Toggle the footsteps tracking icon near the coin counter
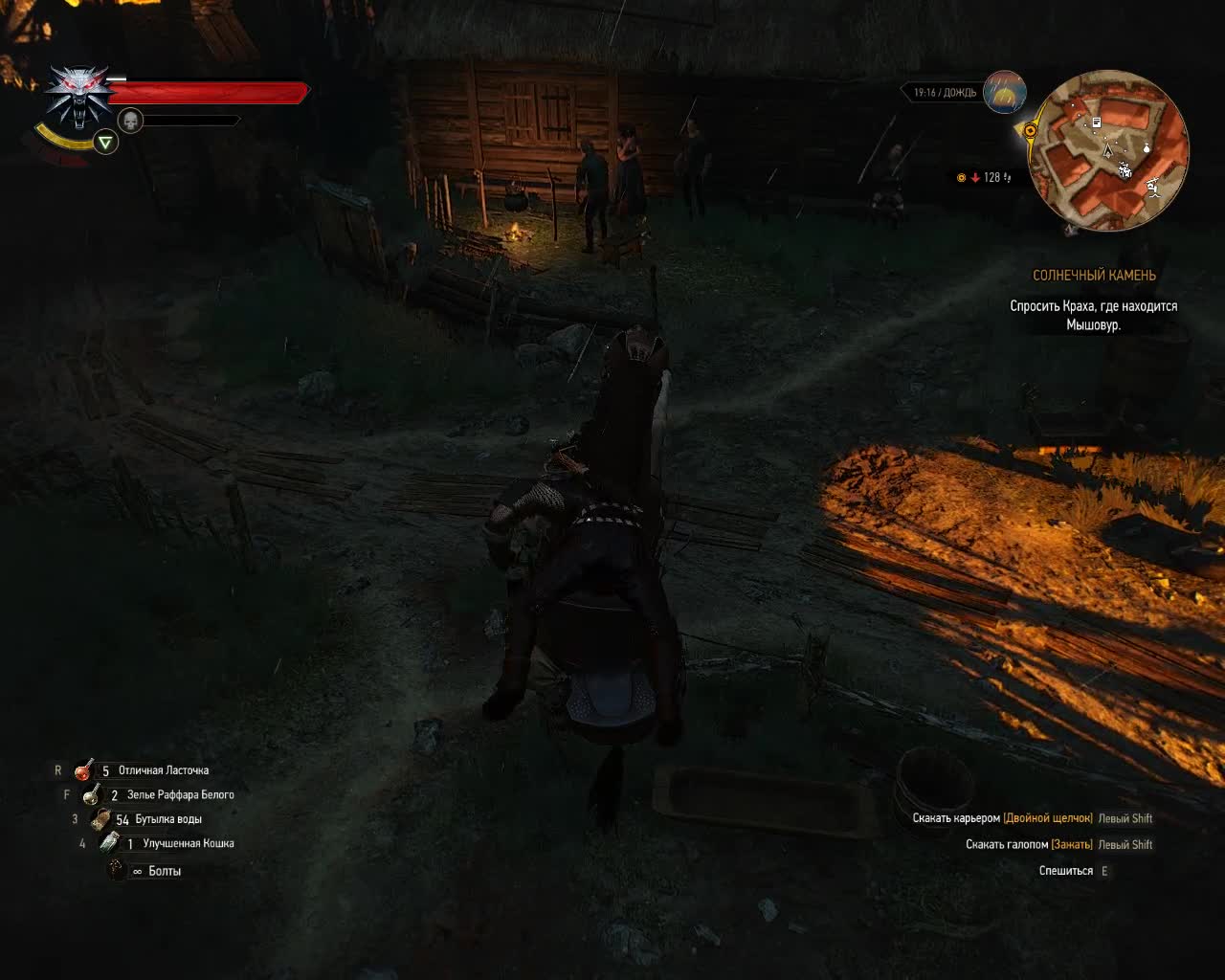Screen dimensions: 1225x980 coord(1007,178)
